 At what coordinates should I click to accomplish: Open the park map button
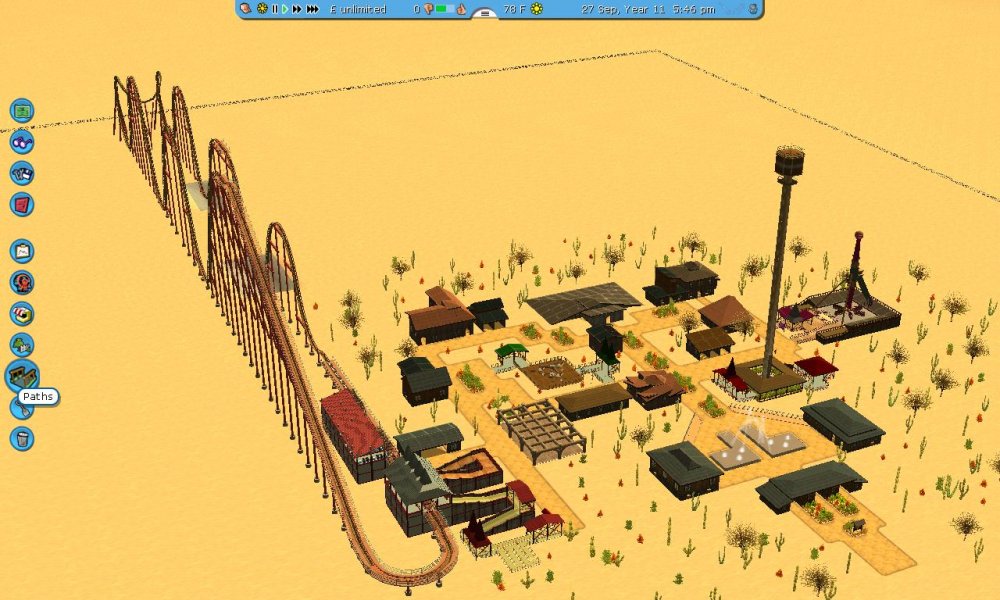click(22, 111)
